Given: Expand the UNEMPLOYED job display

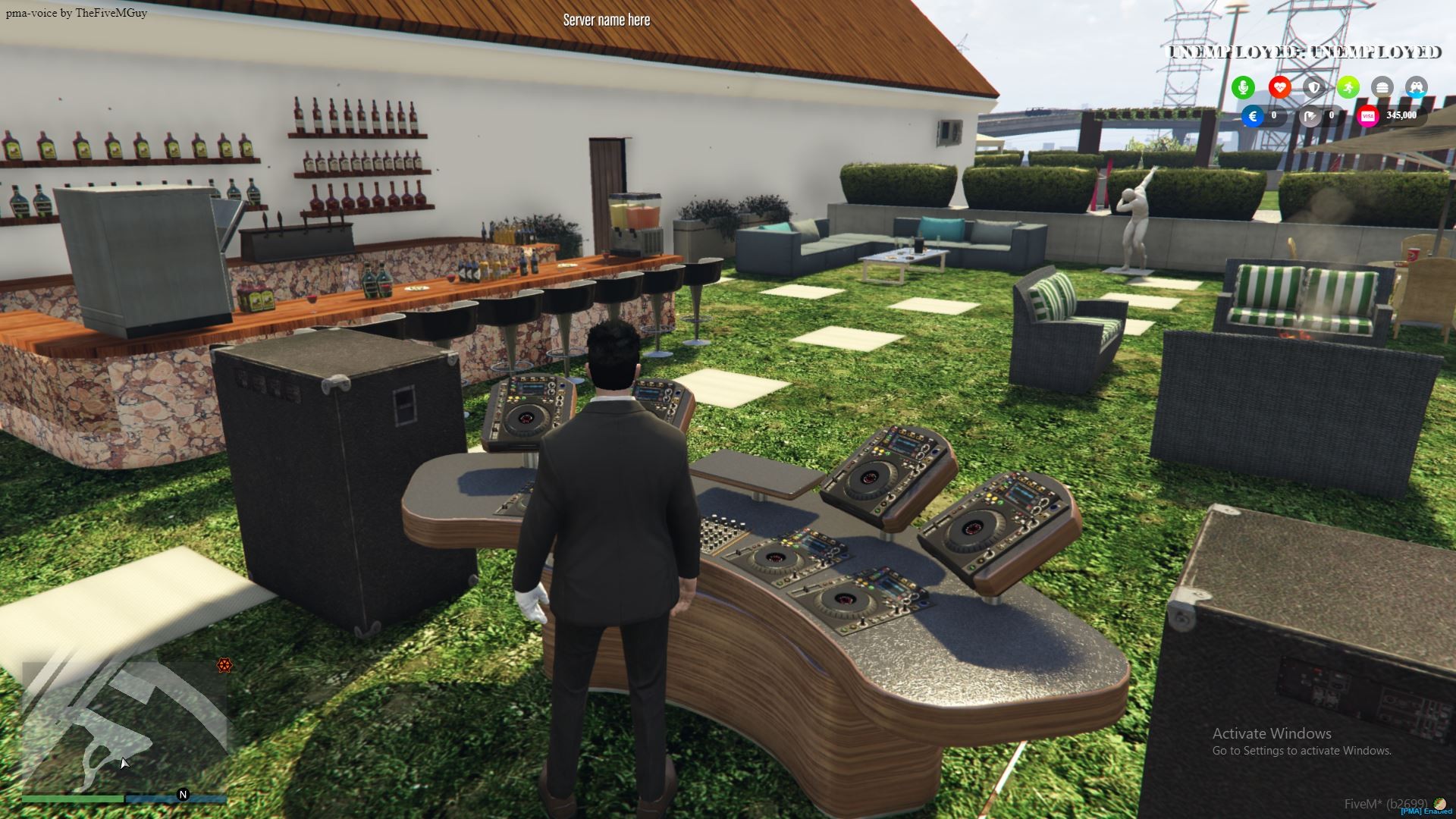Looking at the screenshot, I should click(1304, 52).
